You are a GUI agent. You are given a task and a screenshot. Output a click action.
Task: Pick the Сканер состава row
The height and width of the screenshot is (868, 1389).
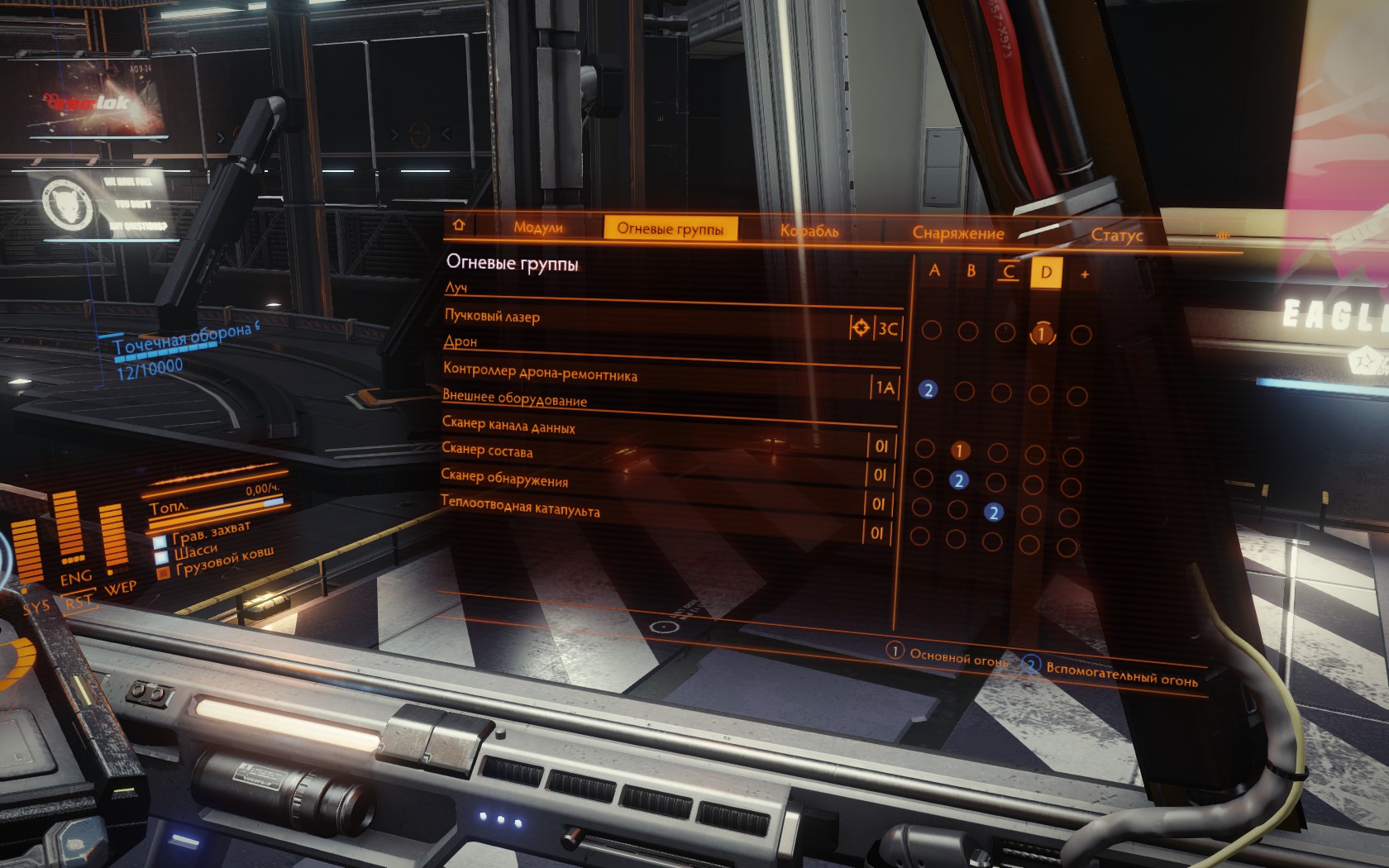pyautogui.click(x=487, y=451)
